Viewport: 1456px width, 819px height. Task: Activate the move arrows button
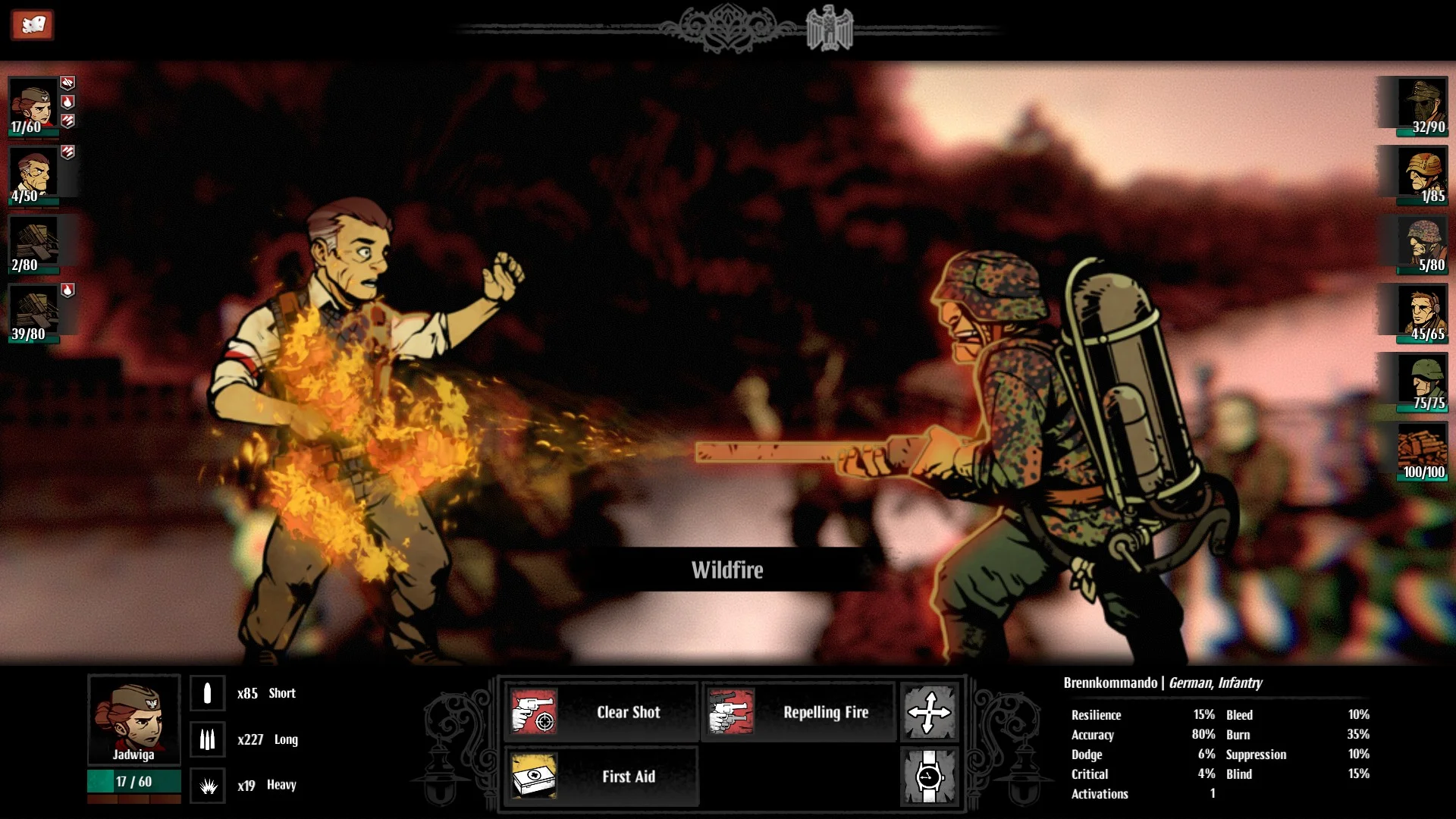point(929,712)
